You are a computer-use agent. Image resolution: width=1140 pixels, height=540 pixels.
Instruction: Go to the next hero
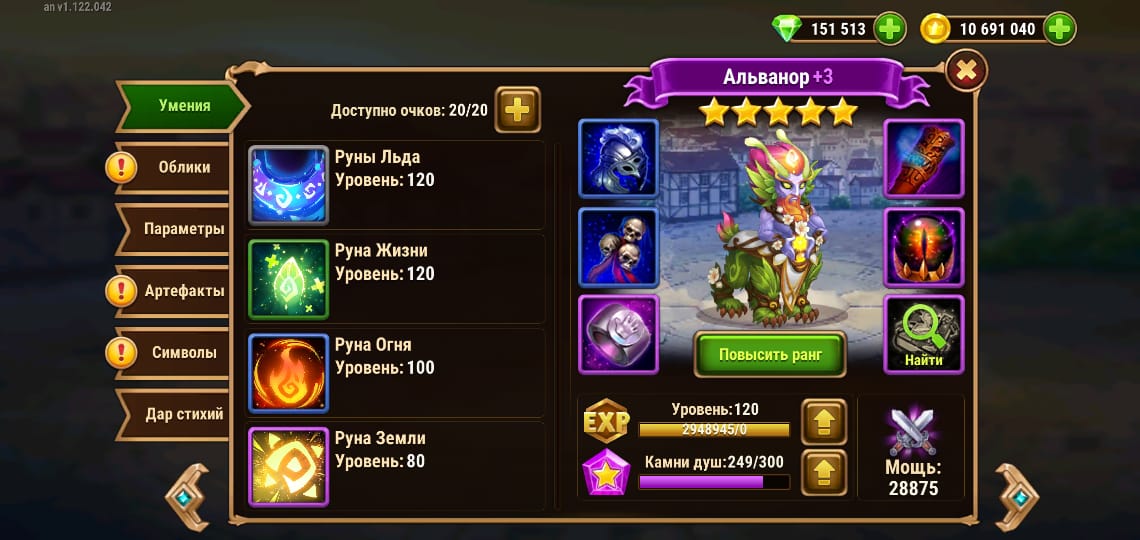[x=1017, y=497]
